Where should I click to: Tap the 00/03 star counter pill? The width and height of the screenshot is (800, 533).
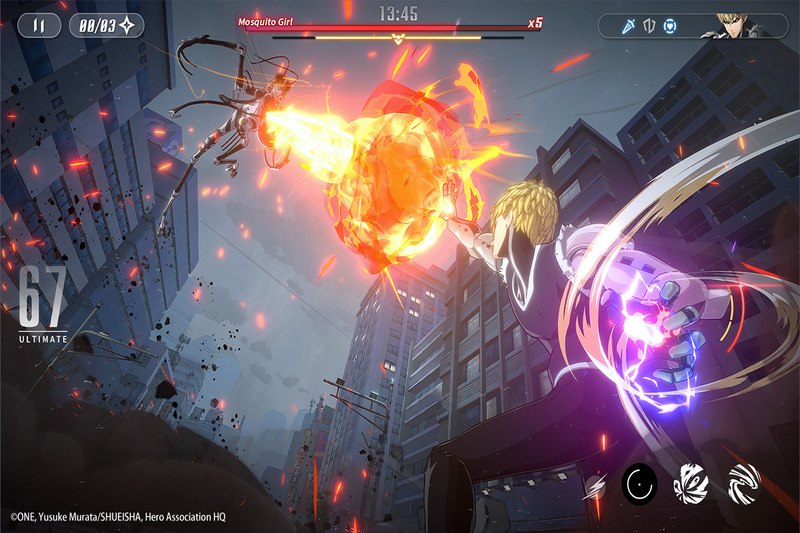pyautogui.click(x=107, y=25)
